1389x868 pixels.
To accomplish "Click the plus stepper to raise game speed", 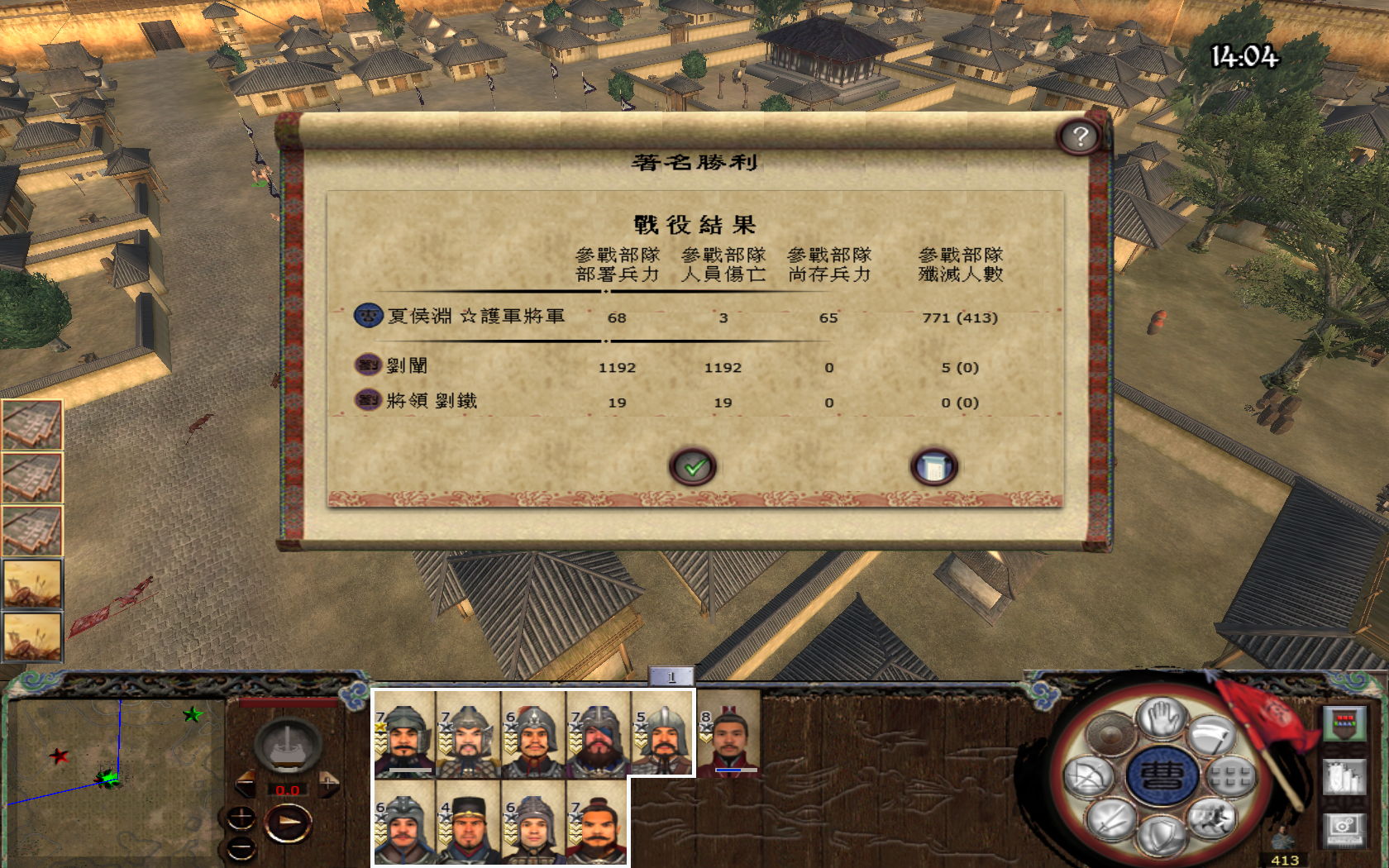I will (x=328, y=785).
